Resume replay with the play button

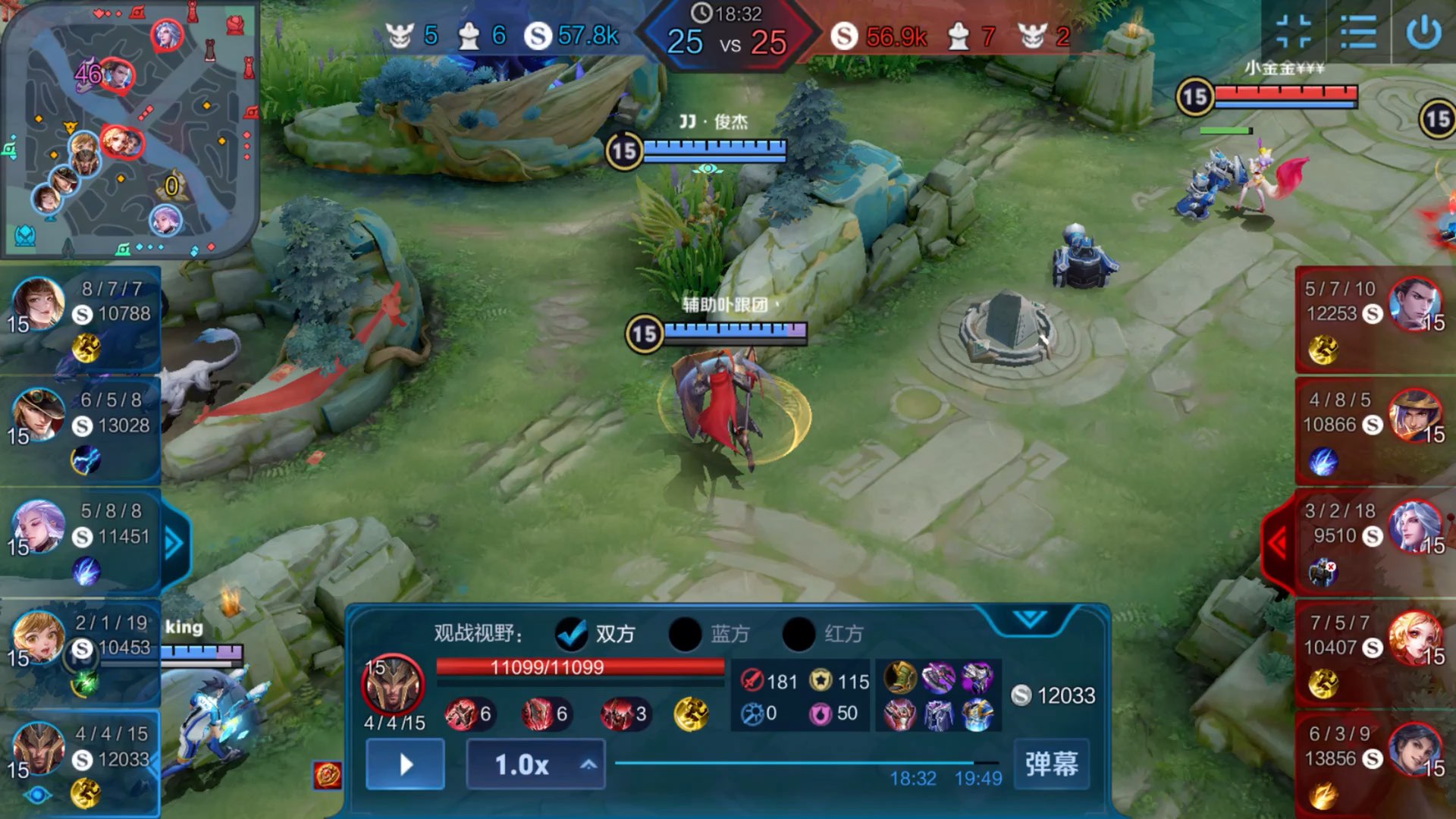click(x=406, y=764)
